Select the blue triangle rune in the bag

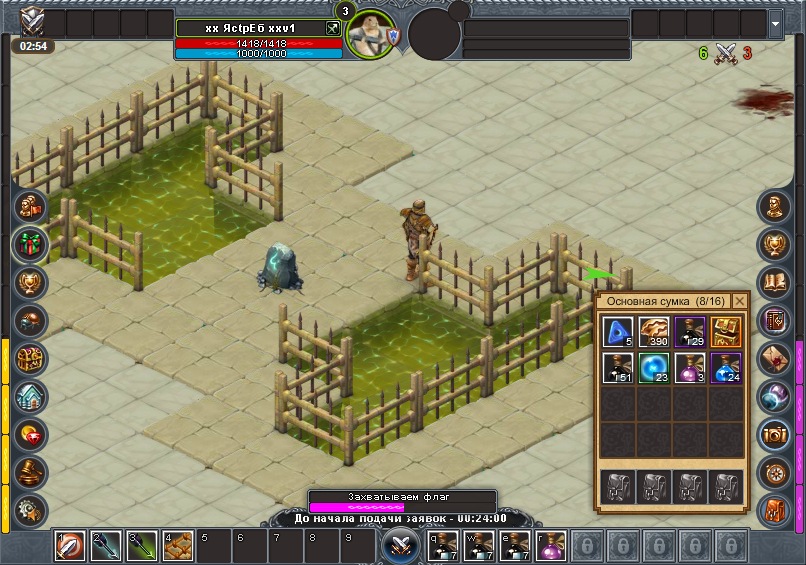617,332
